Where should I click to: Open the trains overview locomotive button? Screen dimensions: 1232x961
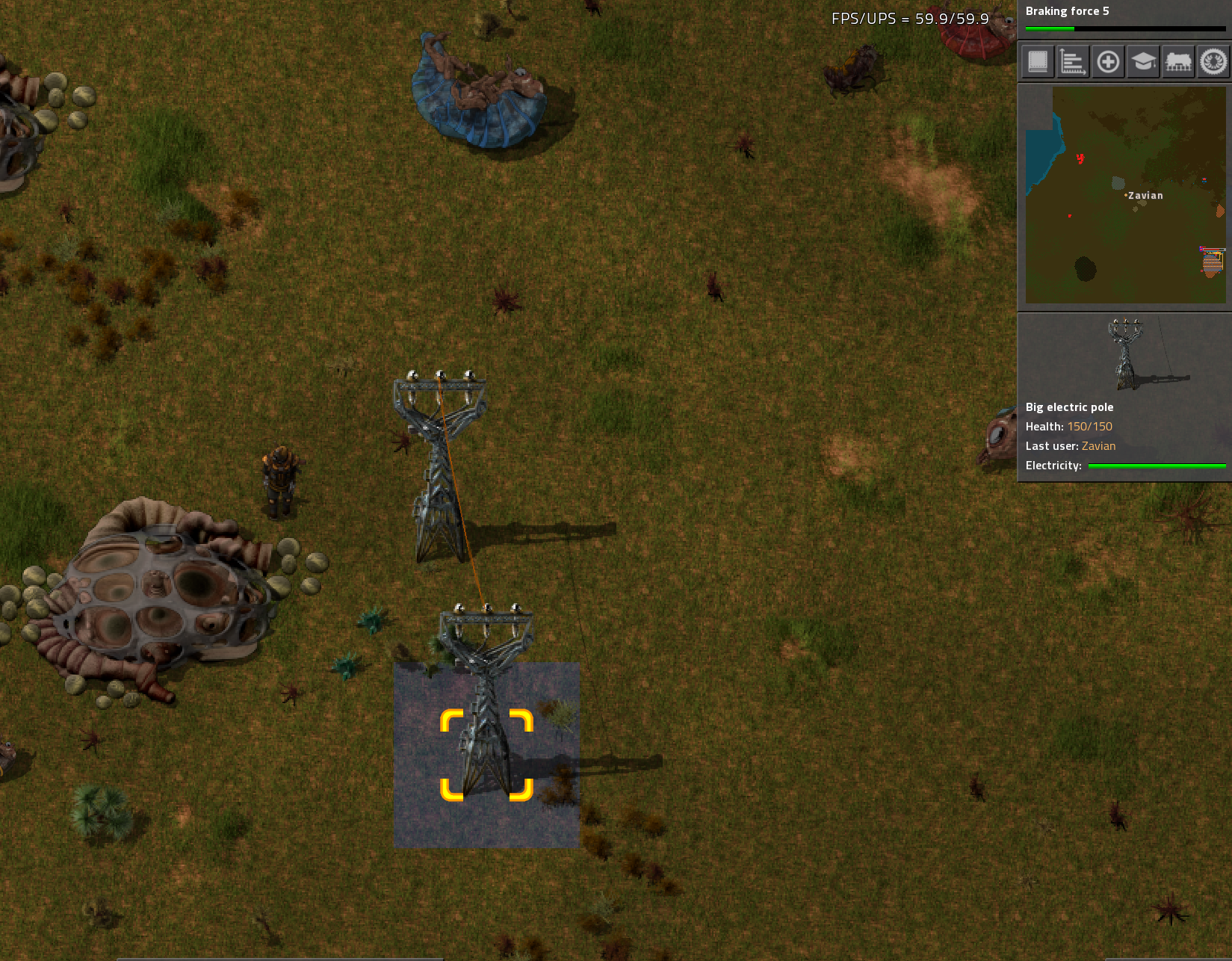click(1178, 61)
